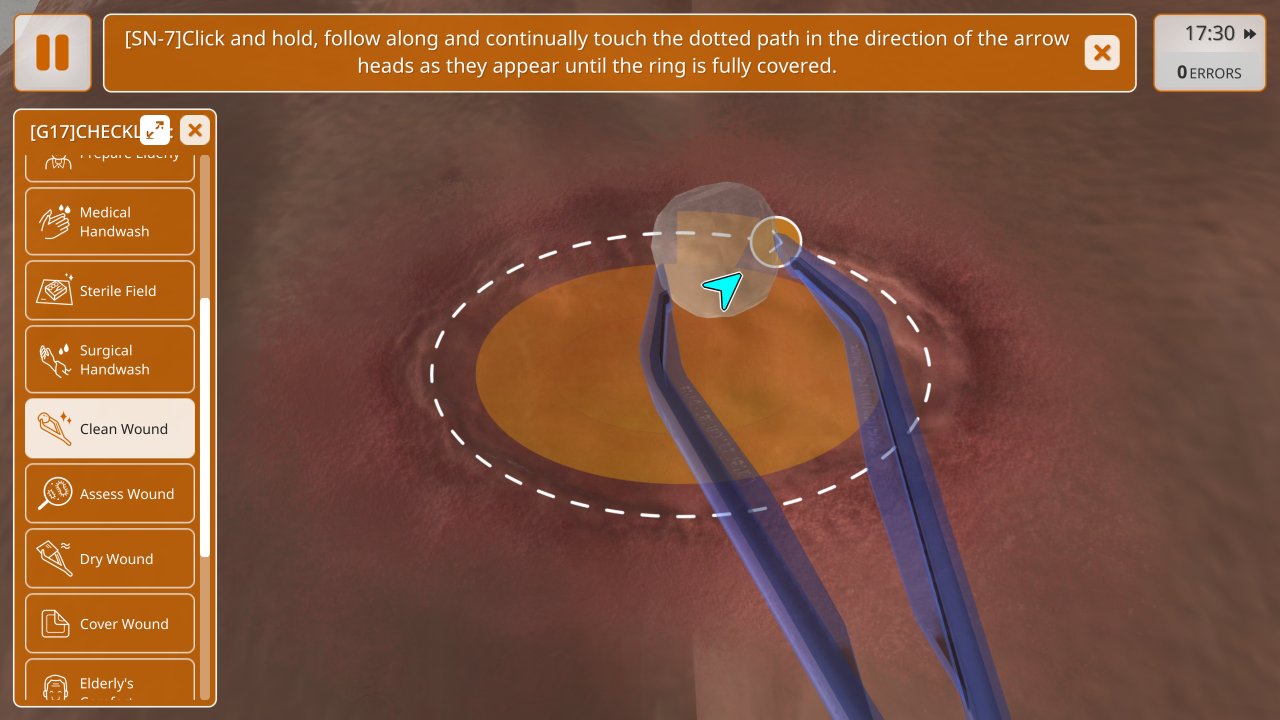This screenshot has height=720, width=1280.
Task: Pause the simulation
Action: tap(52, 53)
